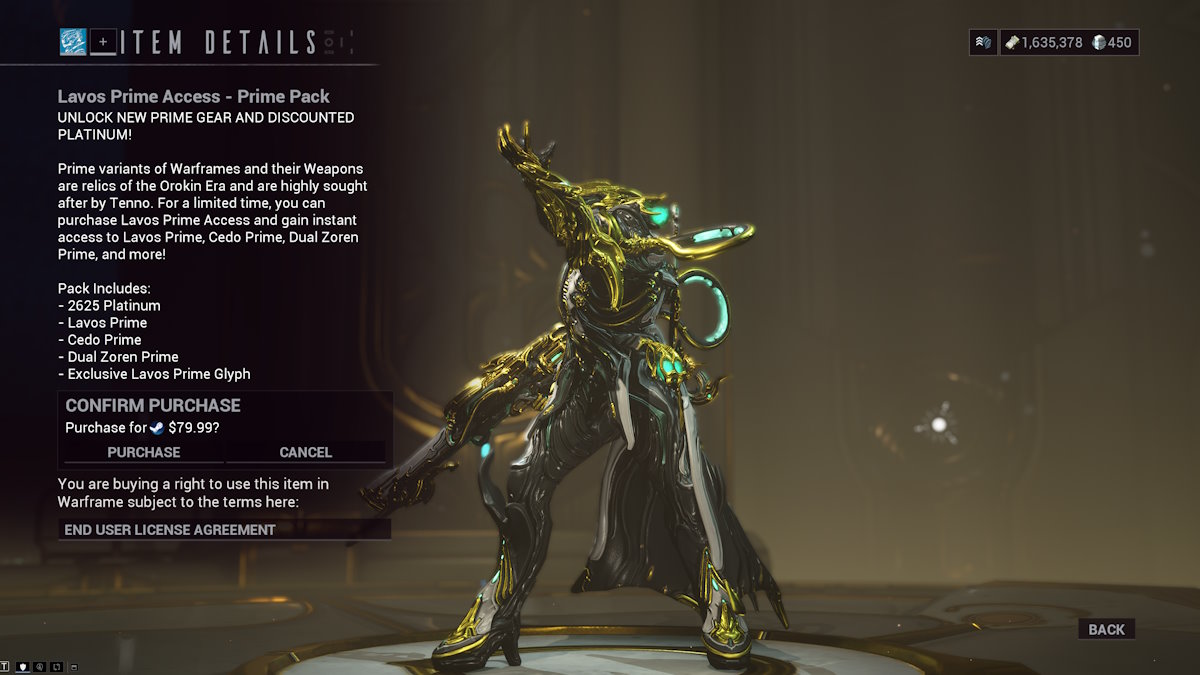Click the plus box beside Item Details
This screenshot has width=1200, height=675.
click(103, 42)
